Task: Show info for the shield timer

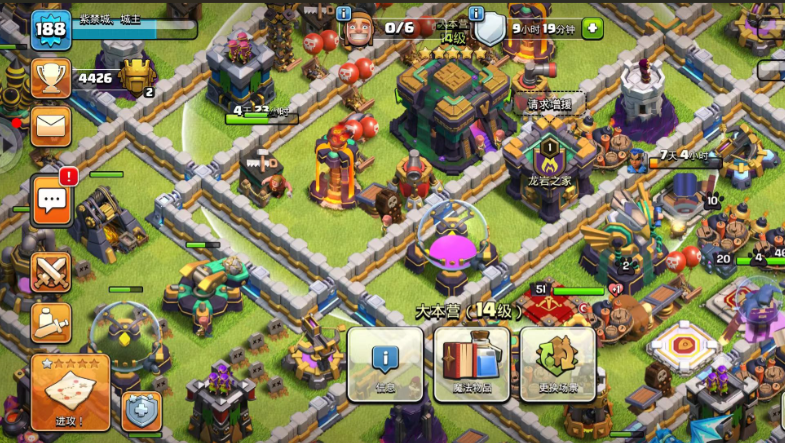Action: (477, 14)
